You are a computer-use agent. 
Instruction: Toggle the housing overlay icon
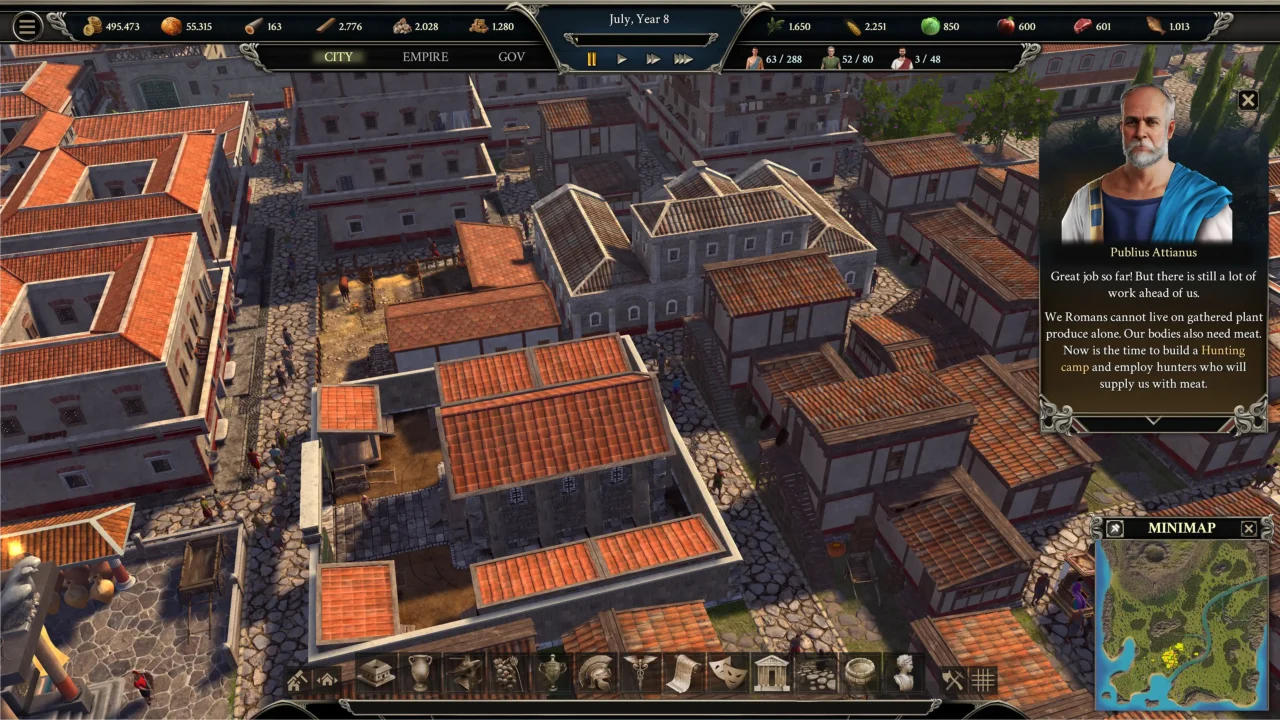[x=326, y=678]
